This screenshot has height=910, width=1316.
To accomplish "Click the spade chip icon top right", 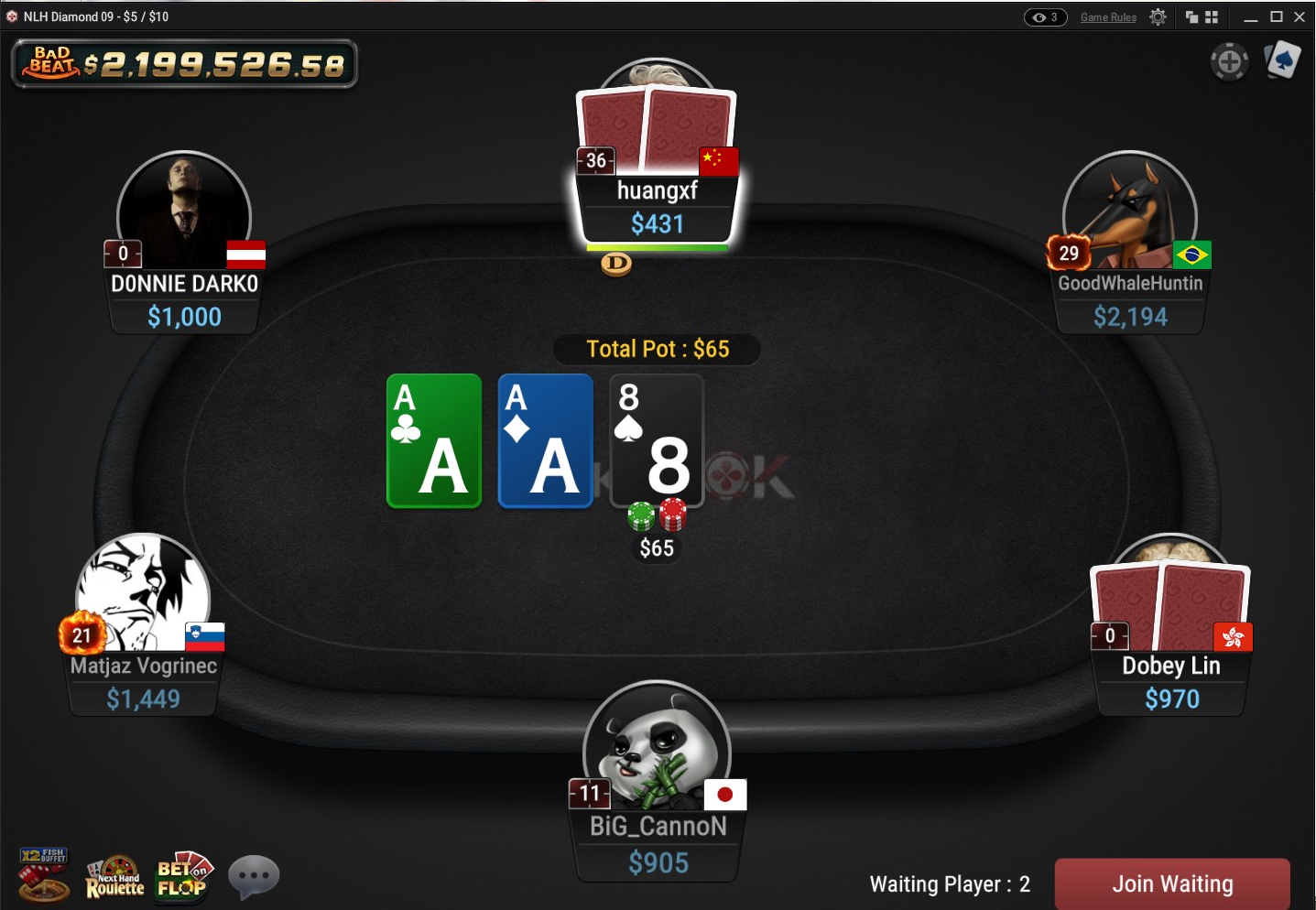I will pos(1282,60).
